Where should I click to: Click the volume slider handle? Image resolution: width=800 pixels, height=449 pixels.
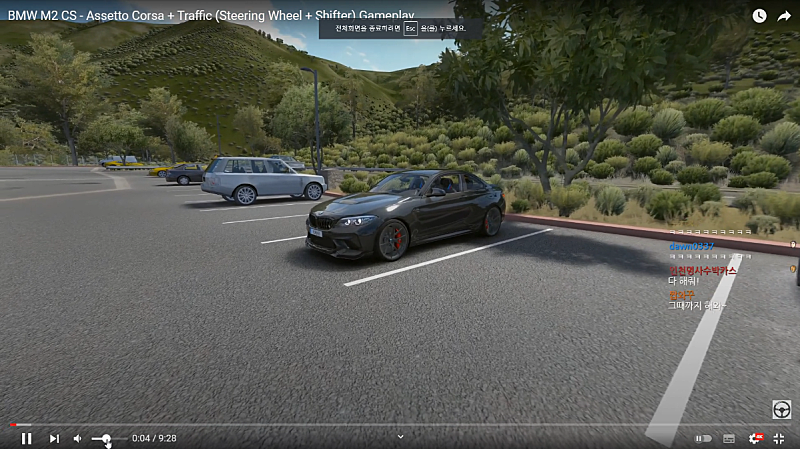pyautogui.click(x=106, y=438)
